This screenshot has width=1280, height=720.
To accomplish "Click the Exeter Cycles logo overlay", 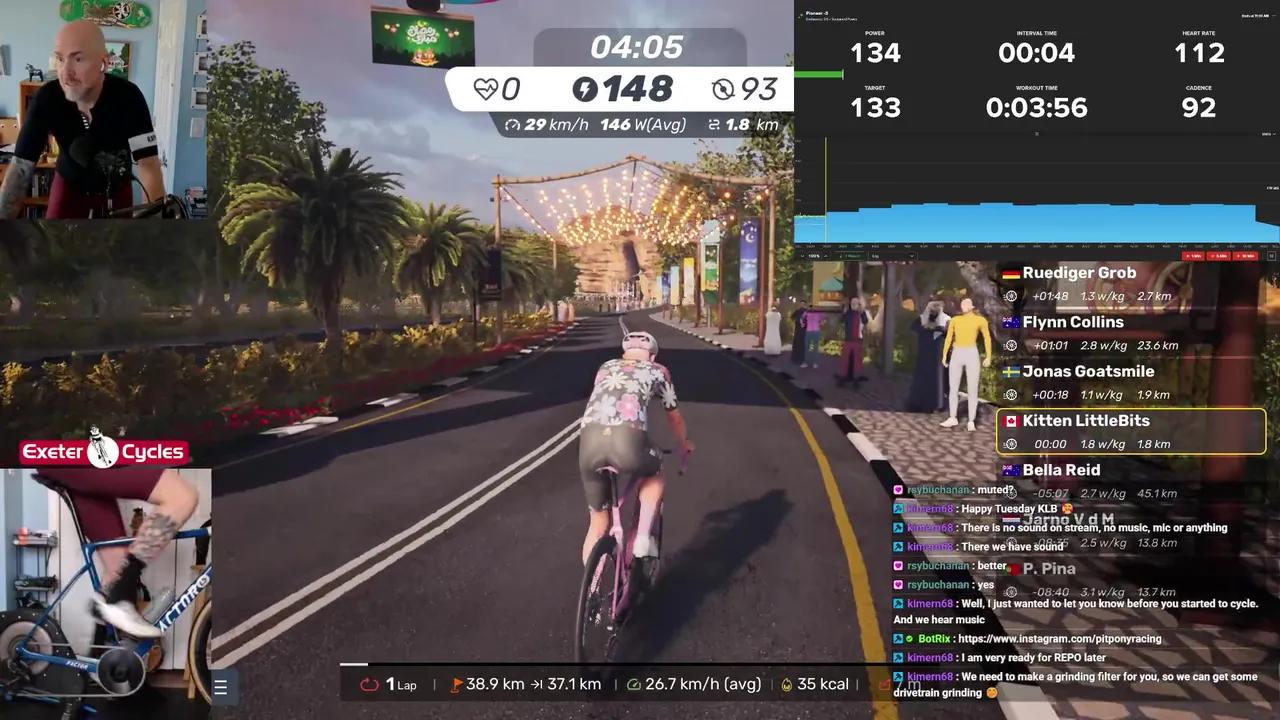I will pyautogui.click(x=103, y=450).
